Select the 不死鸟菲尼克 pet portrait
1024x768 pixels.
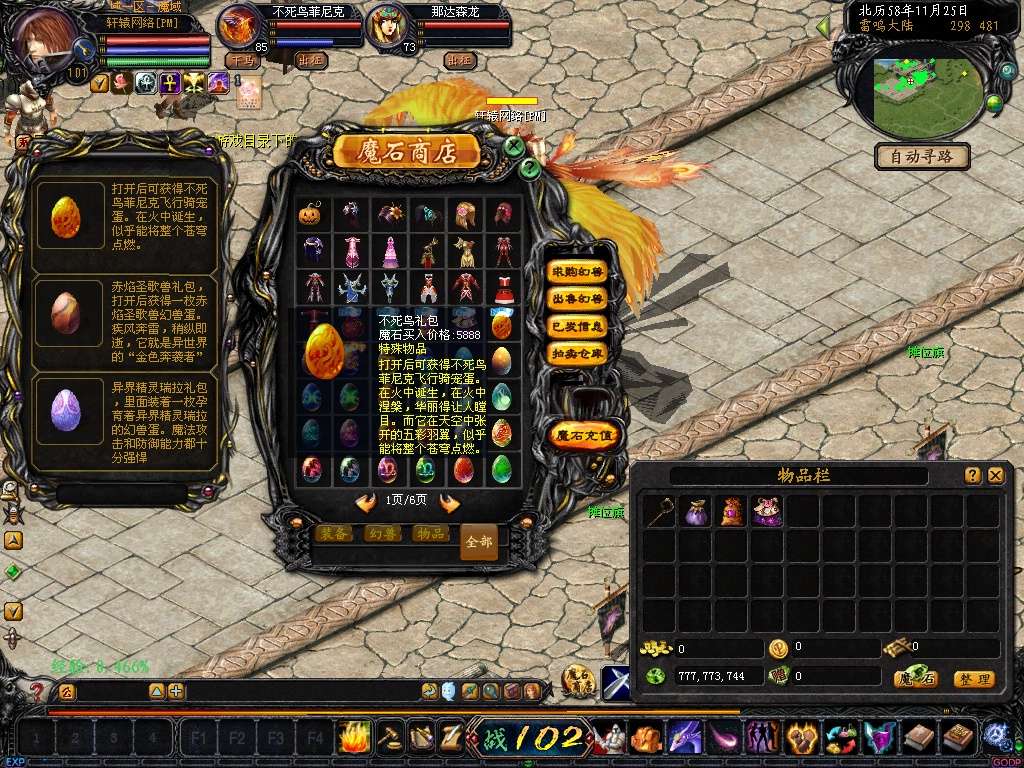[x=240, y=25]
